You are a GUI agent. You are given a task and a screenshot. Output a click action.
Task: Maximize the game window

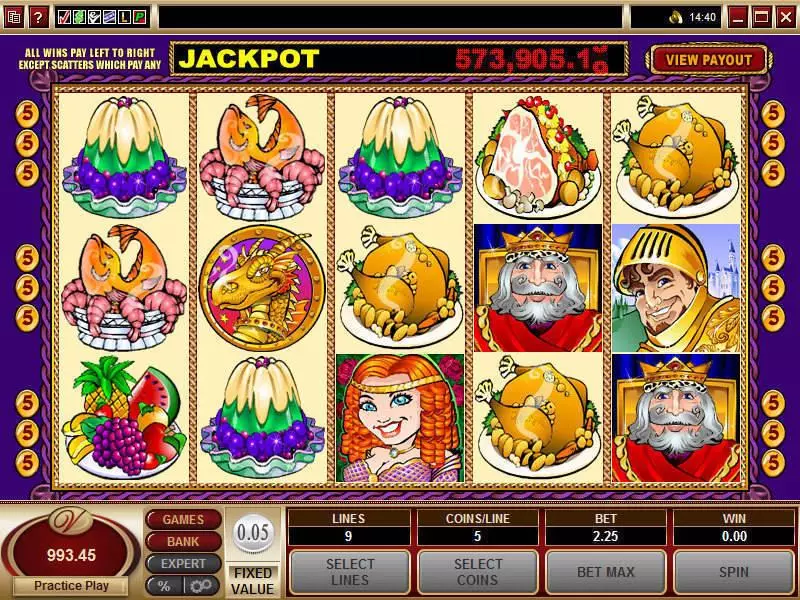[x=761, y=17]
